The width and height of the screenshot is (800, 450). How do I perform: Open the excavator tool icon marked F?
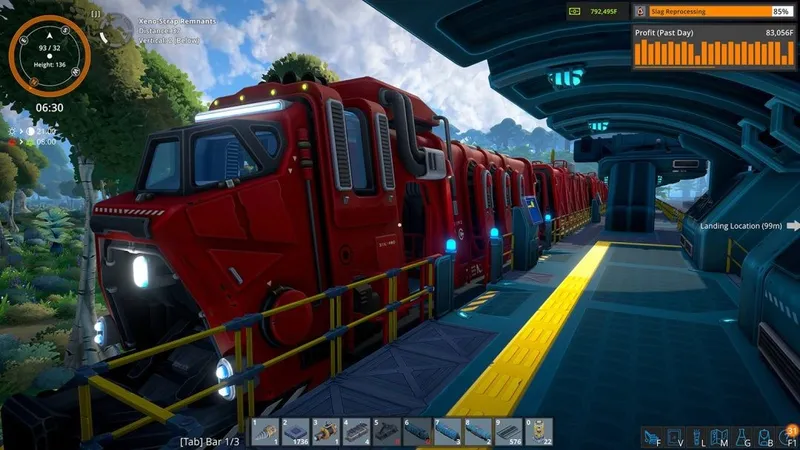652,436
